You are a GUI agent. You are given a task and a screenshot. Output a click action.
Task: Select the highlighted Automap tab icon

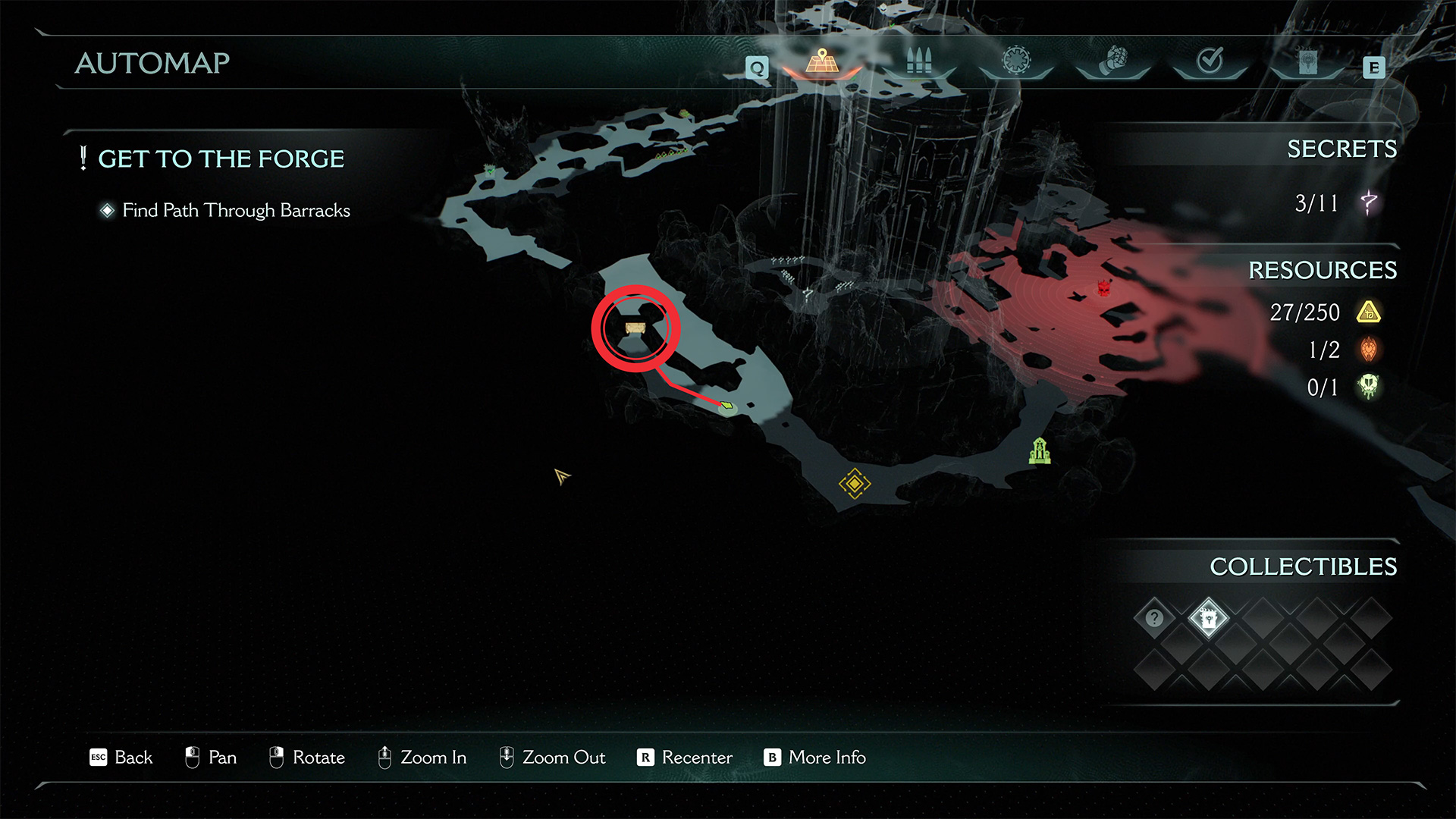tap(822, 61)
